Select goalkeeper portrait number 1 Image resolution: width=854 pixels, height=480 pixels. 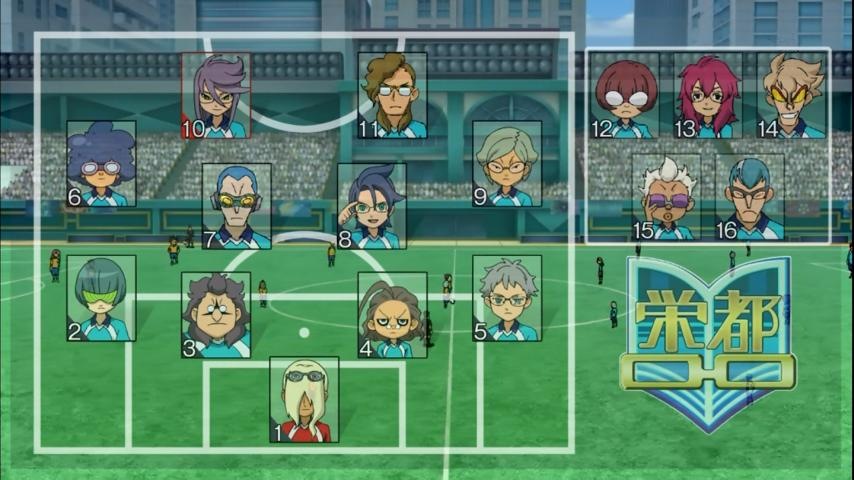click(304, 400)
